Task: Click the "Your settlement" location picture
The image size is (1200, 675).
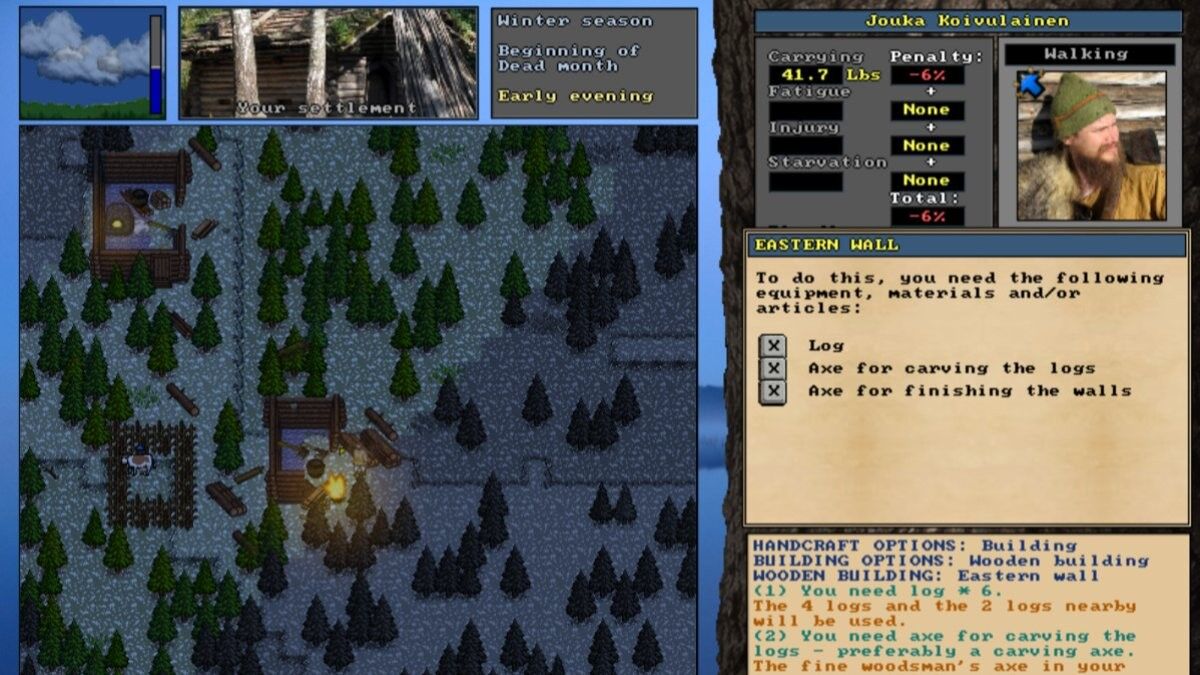Action: click(x=329, y=62)
